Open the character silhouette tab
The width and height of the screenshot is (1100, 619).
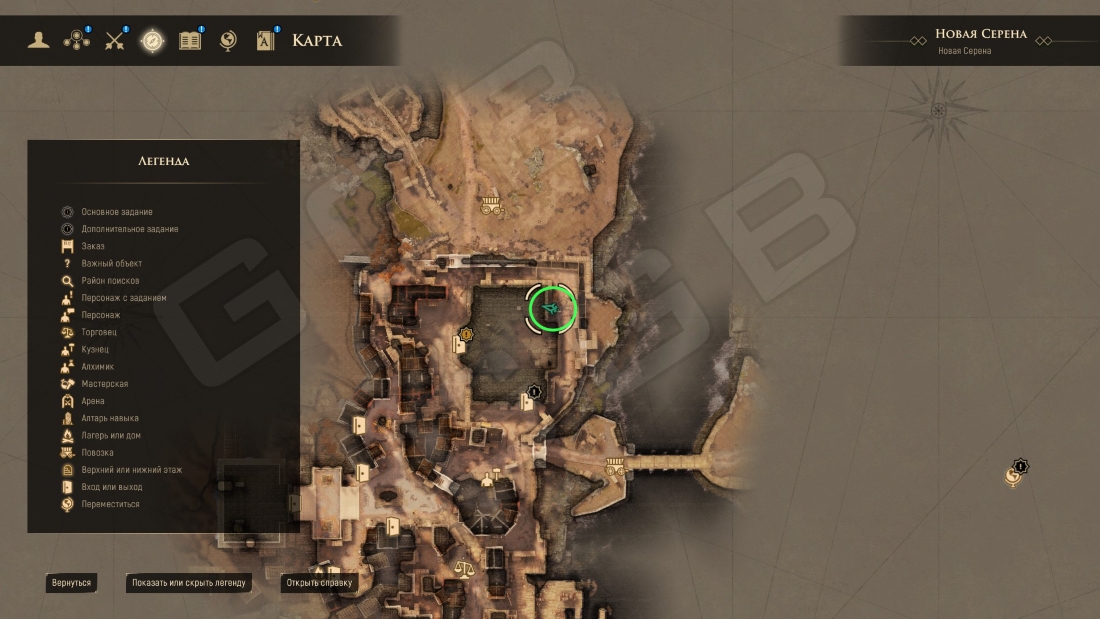pos(39,40)
